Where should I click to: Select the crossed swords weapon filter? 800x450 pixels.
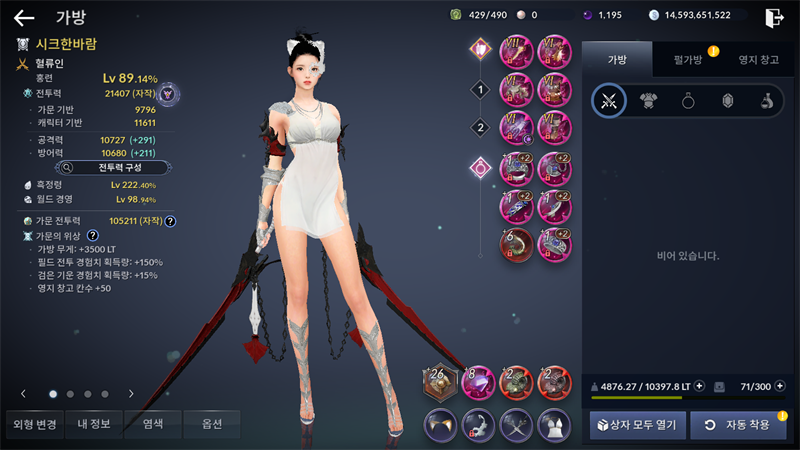(x=608, y=101)
